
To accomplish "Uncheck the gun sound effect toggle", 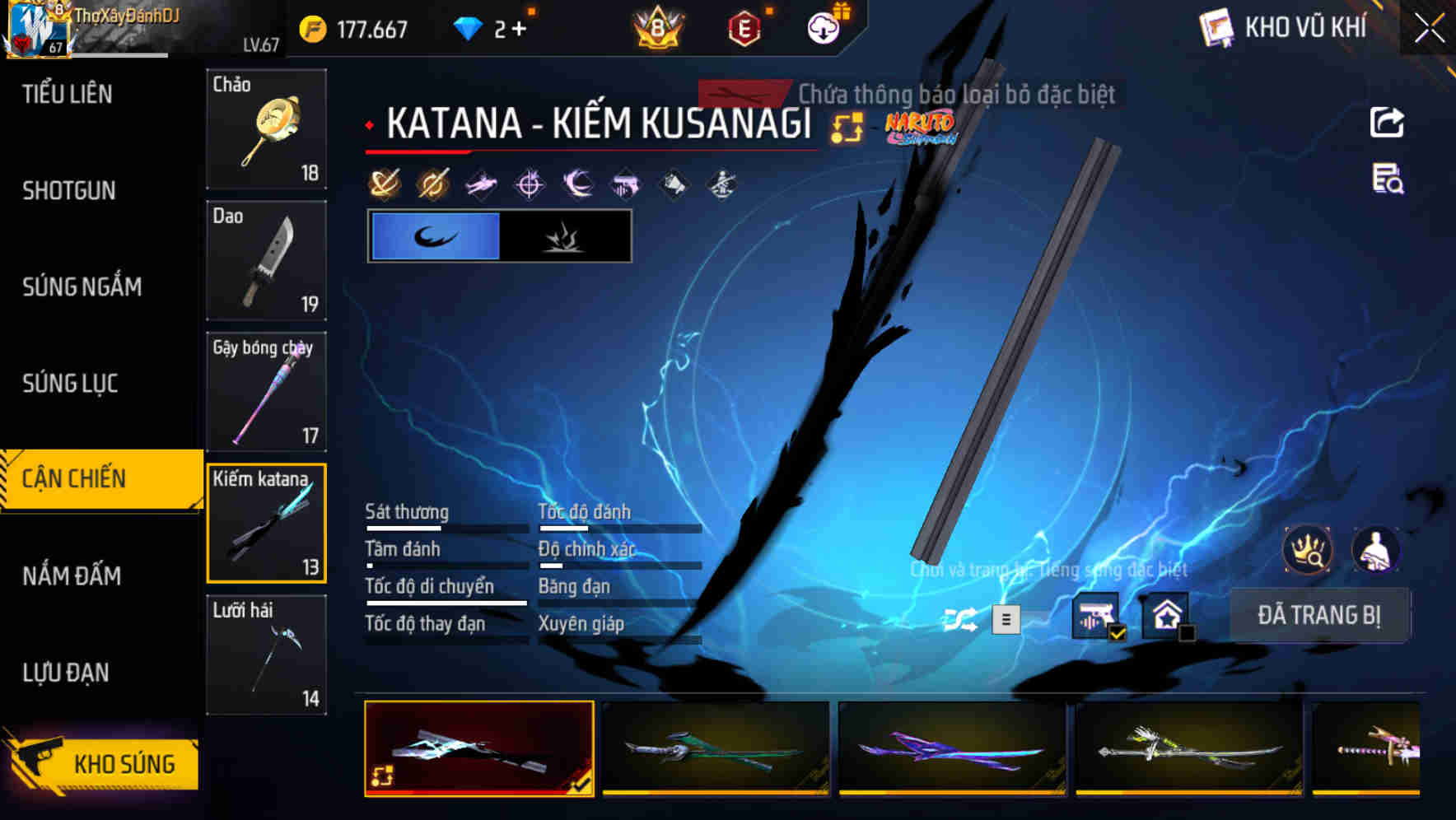I will click(x=1096, y=615).
